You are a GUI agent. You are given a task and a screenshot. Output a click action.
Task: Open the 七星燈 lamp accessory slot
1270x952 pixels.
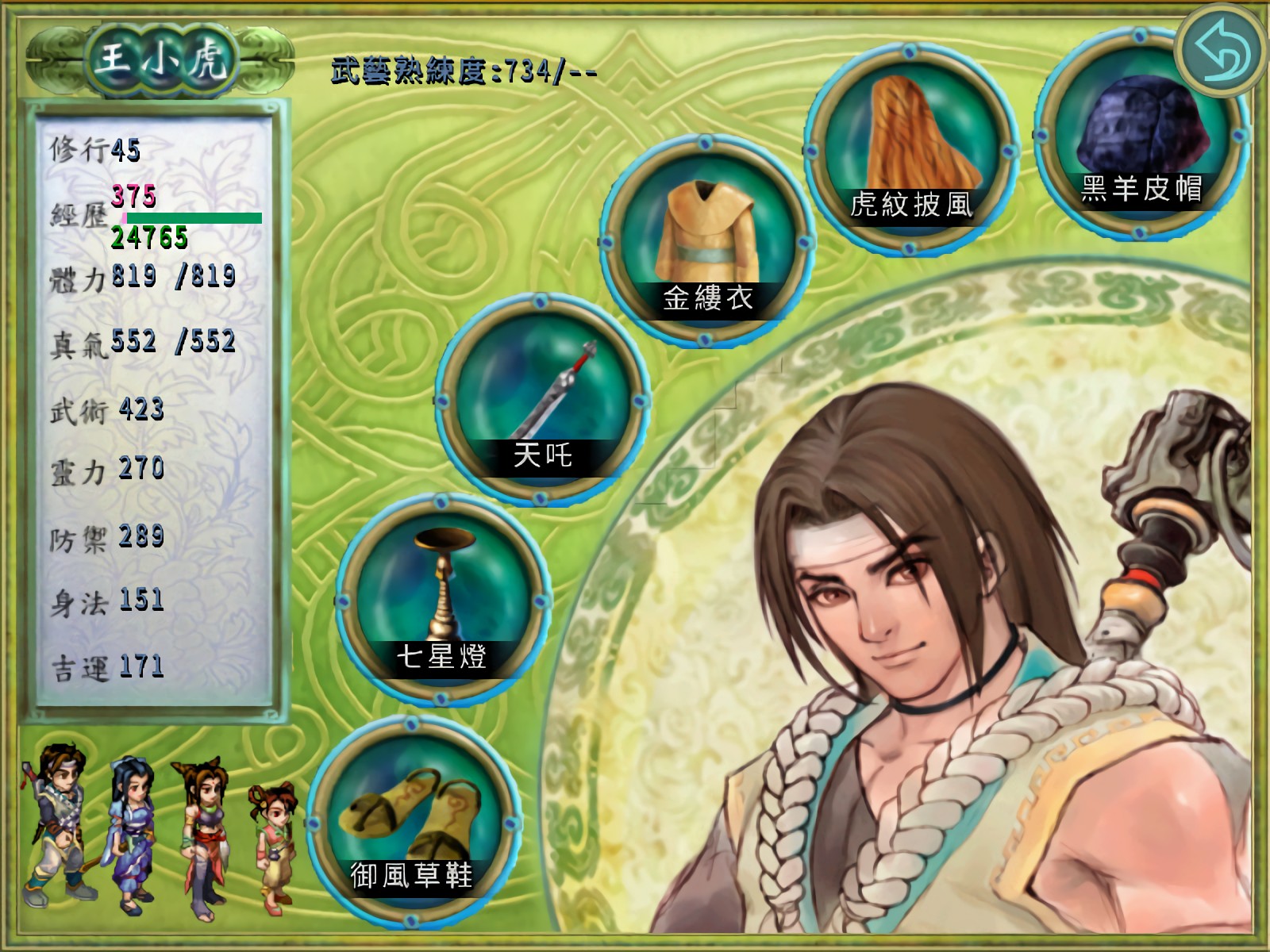click(x=442, y=599)
